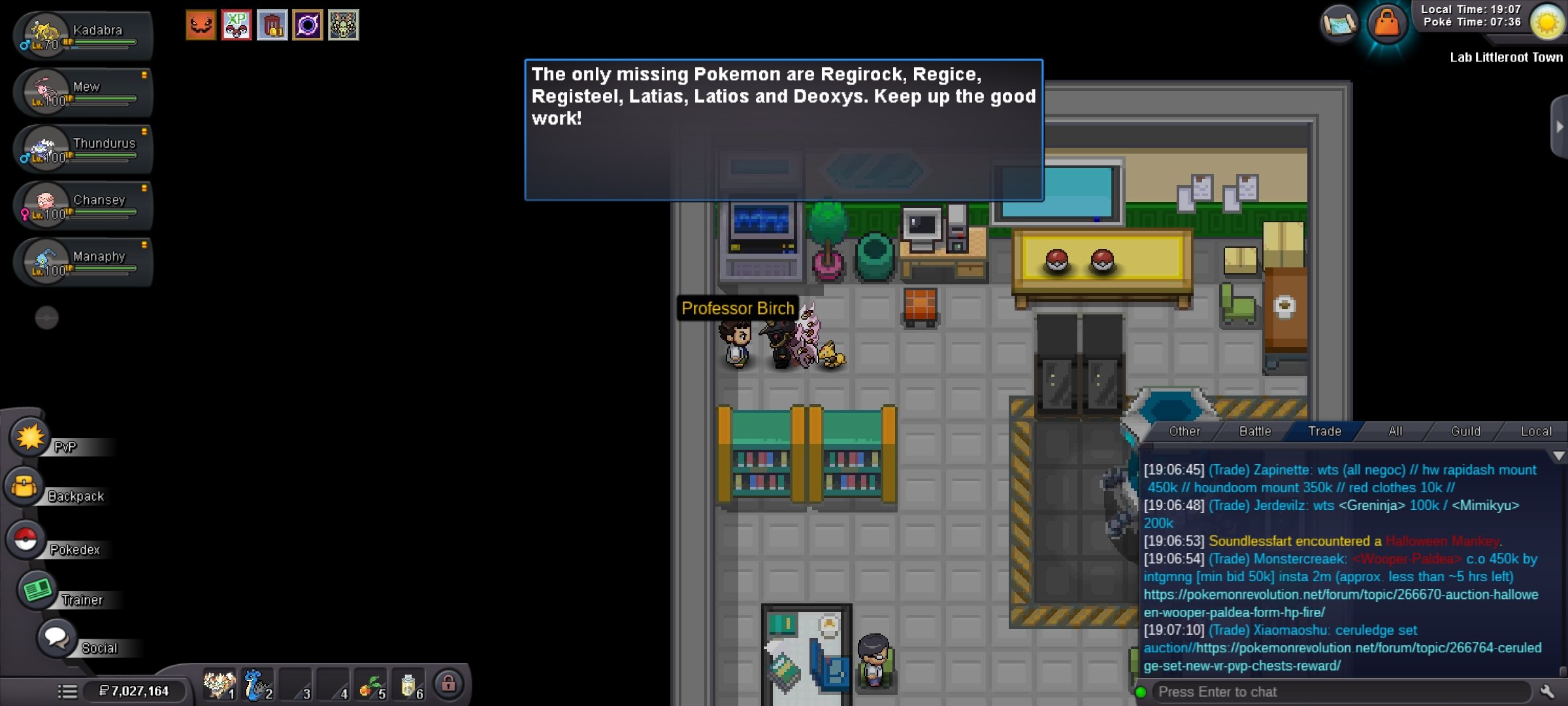Show the Battle chat tab
This screenshot has height=706, width=1568.
point(1255,431)
